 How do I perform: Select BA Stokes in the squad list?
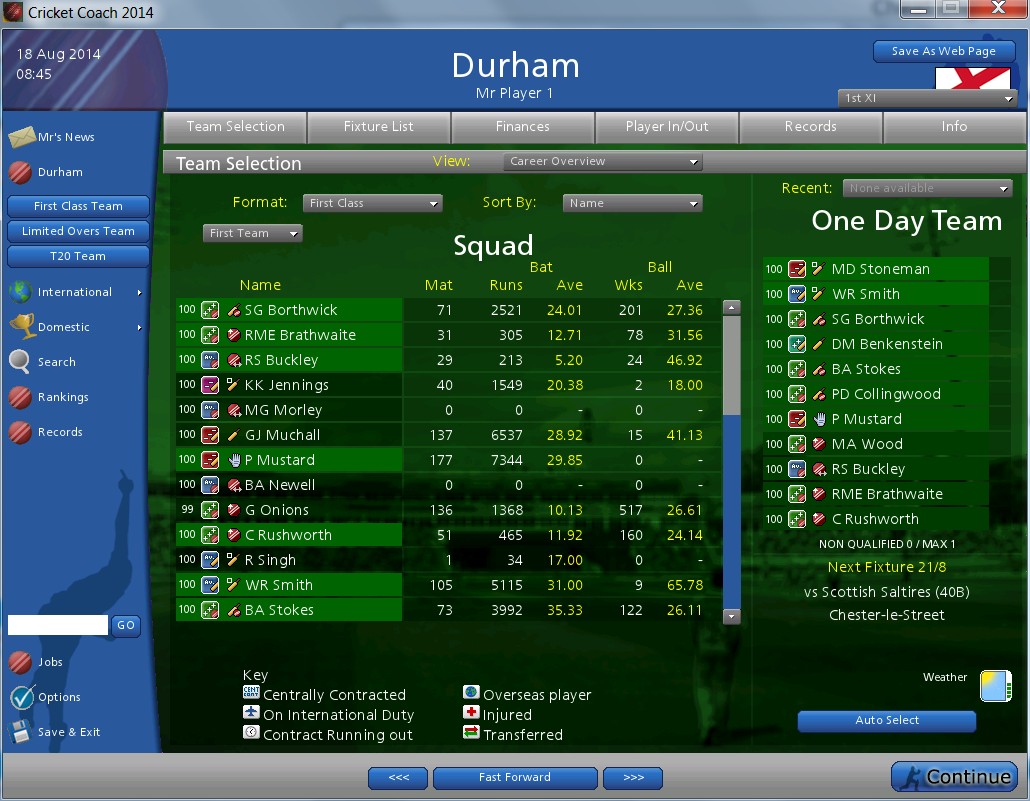tap(279, 610)
